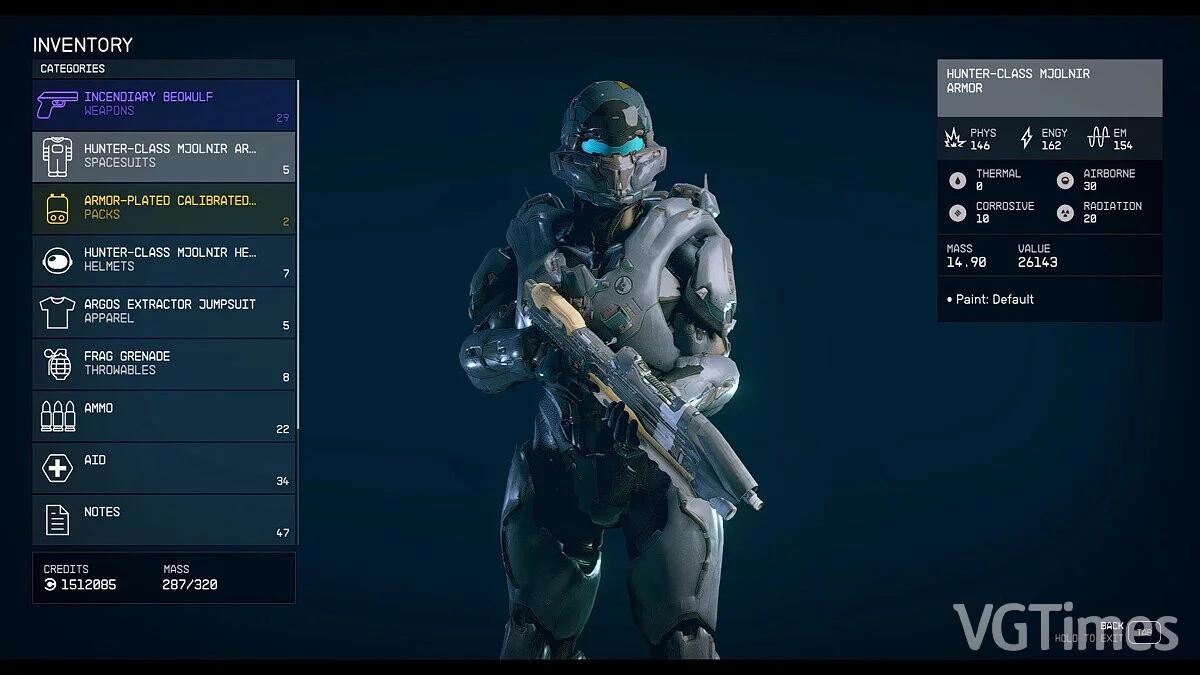Image resolution: width=1200 pixels, height=675 pixels.
Task: Open the Ammo category
Action: click(x=164, y=416)
